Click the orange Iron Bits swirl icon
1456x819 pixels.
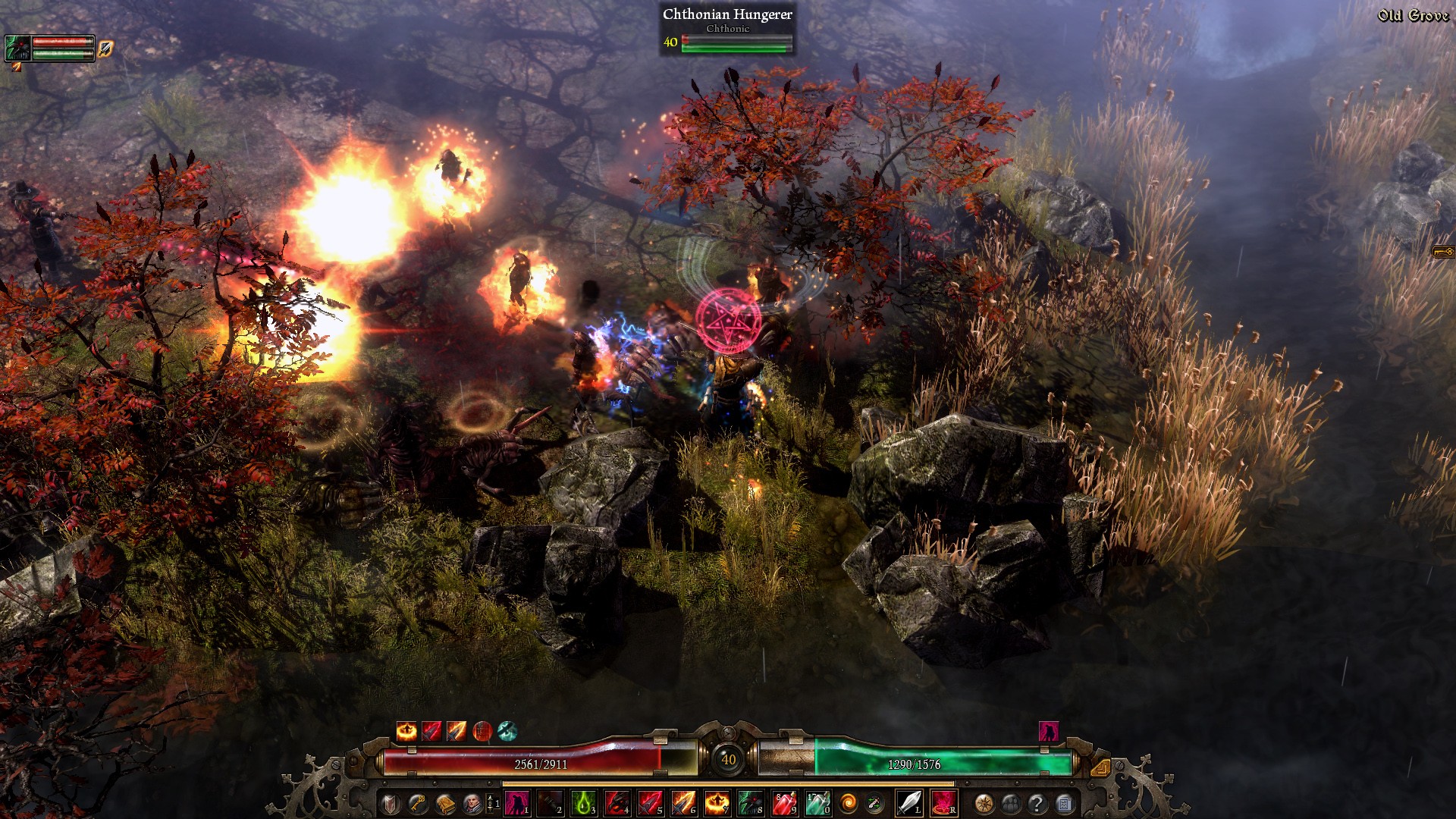click(847, 803)
